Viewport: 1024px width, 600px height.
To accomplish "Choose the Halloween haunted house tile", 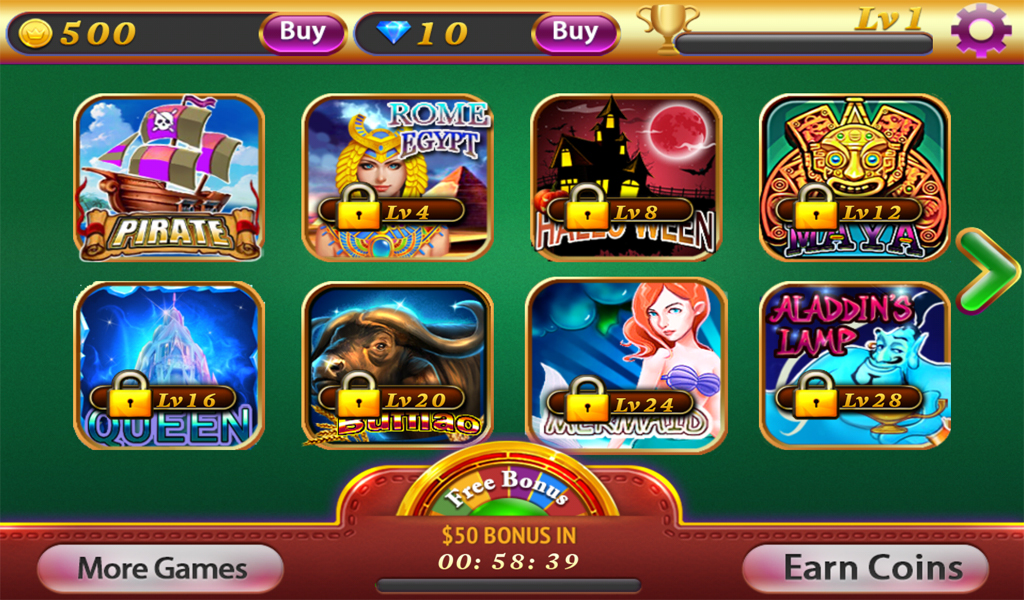I will pyautogui.click(x=625, y=178).
